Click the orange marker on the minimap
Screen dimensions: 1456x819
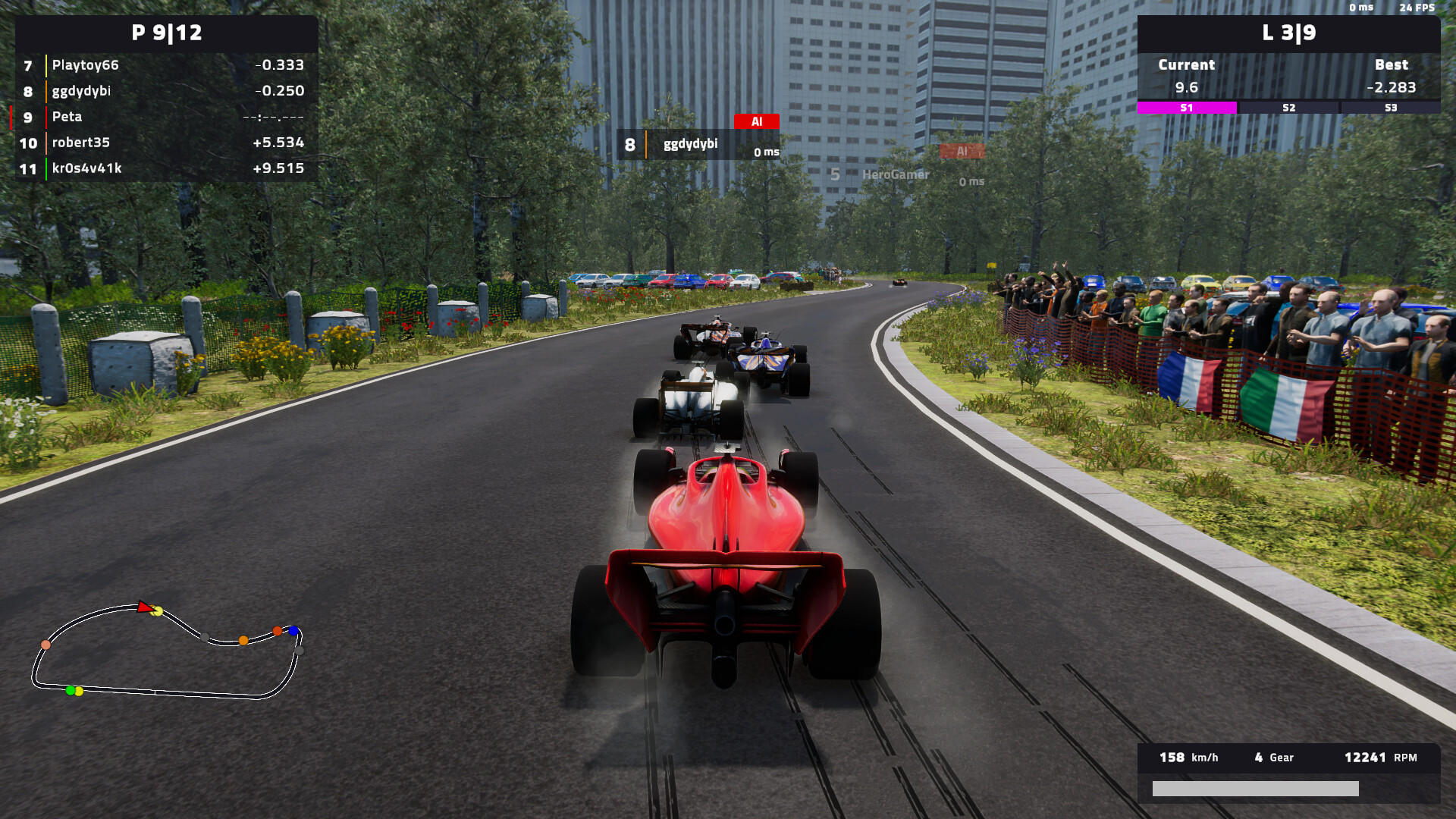pos(243,641)
